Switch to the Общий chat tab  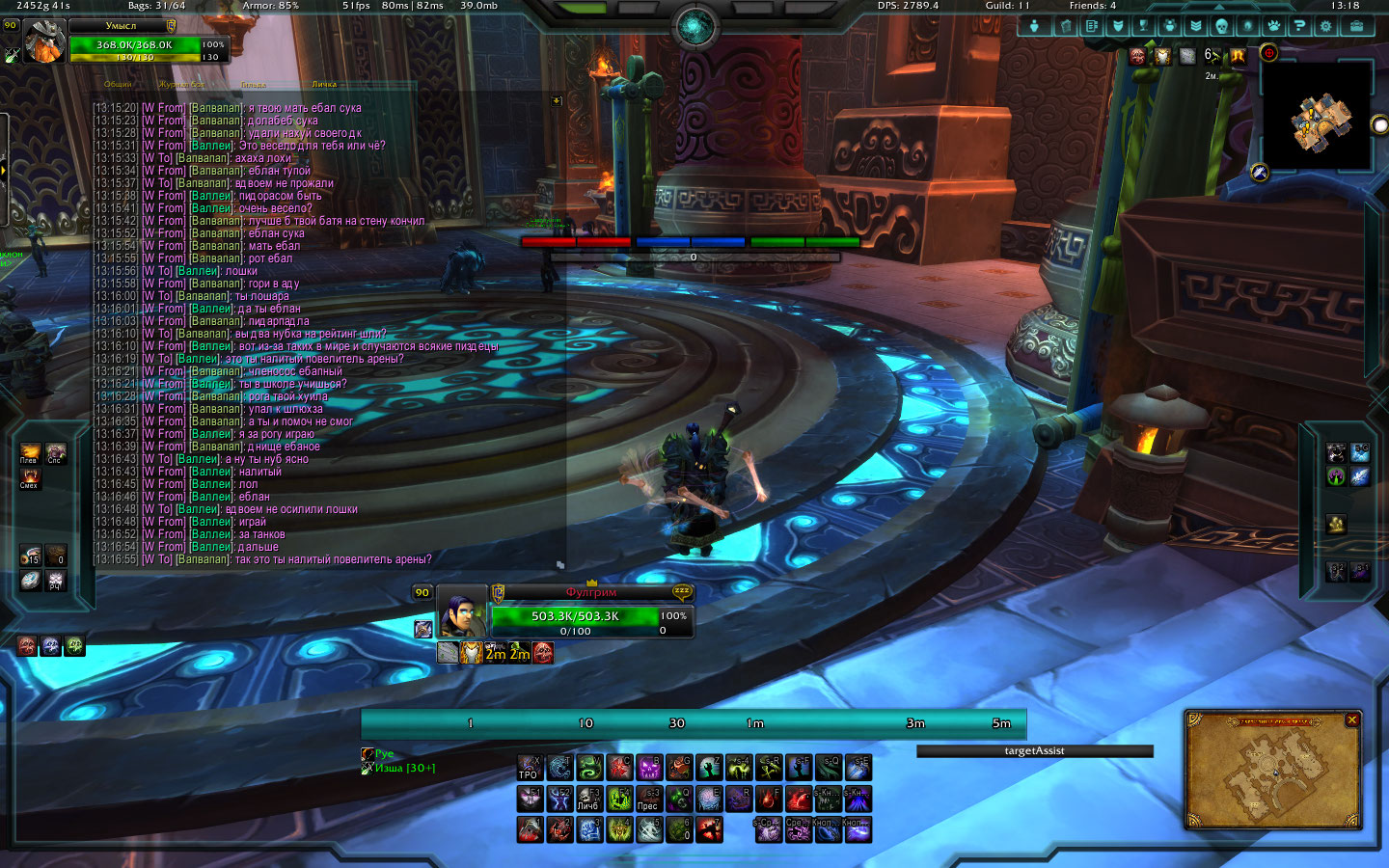point(118,85)
